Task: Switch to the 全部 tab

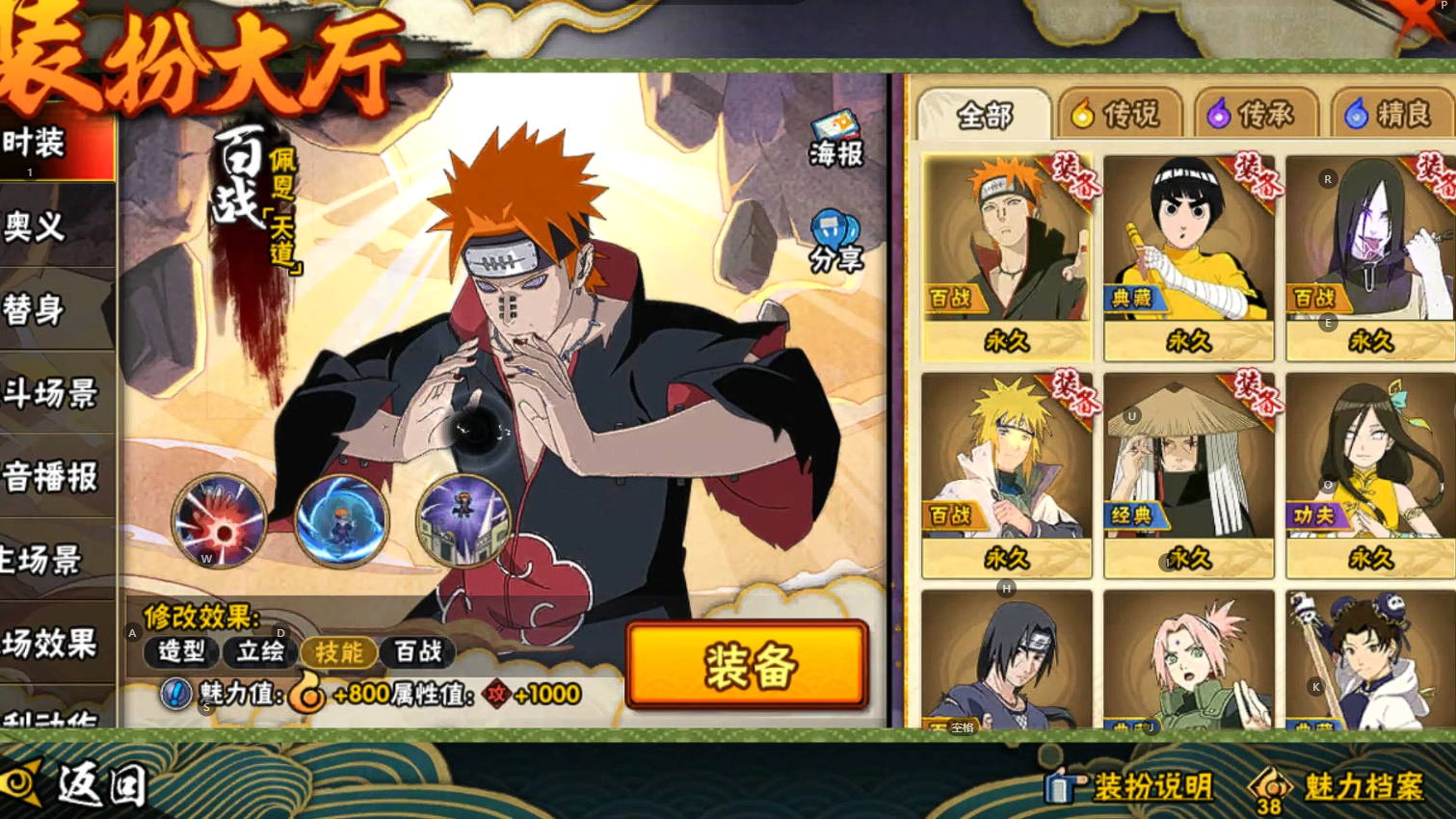Action: 984,116
